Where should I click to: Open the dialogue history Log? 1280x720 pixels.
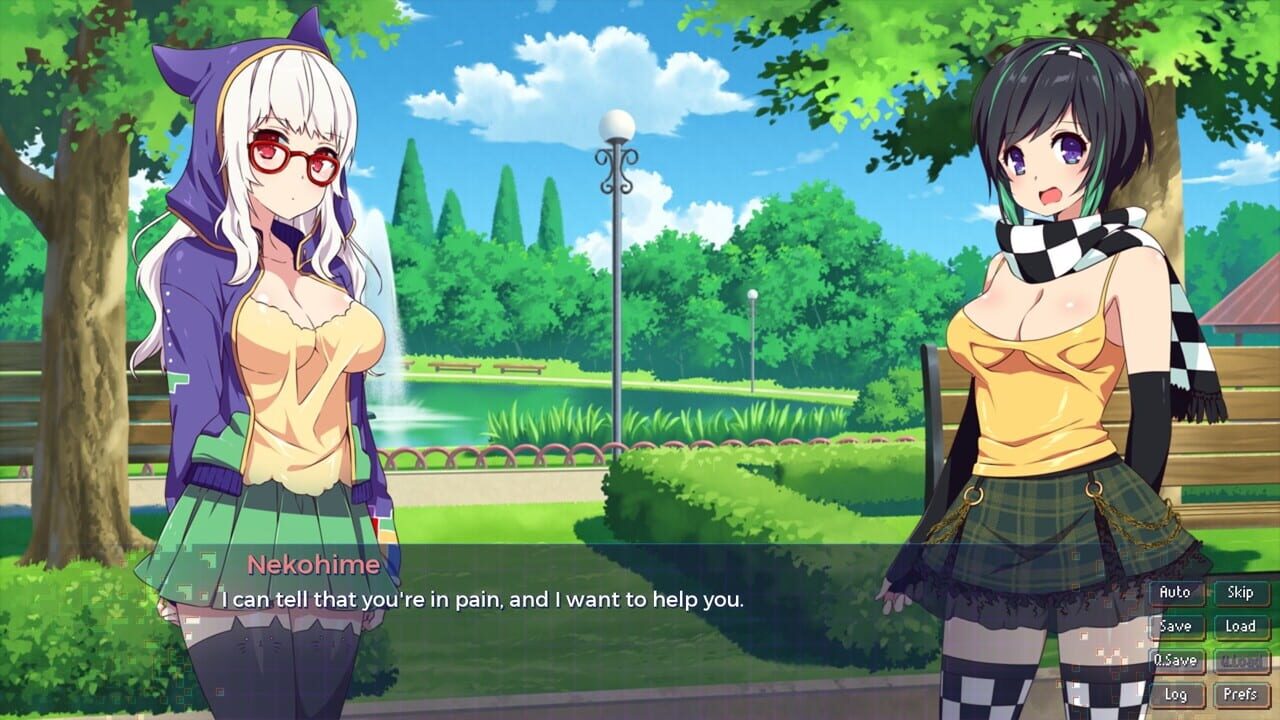1176,694
